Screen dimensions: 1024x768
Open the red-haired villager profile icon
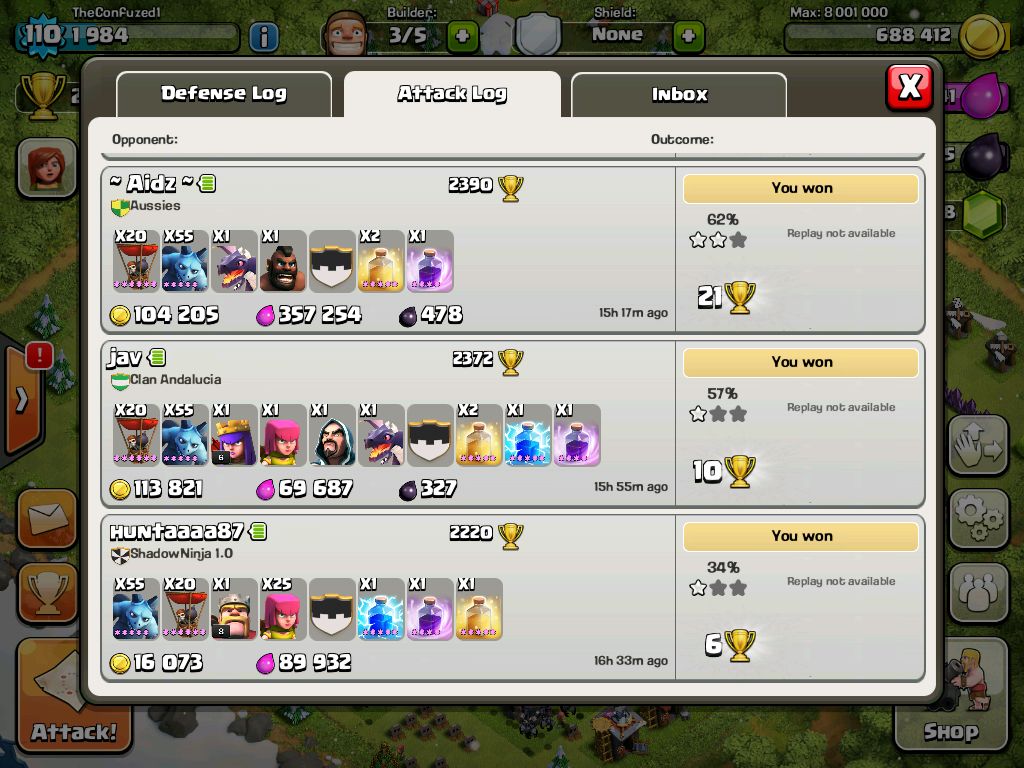46,167
